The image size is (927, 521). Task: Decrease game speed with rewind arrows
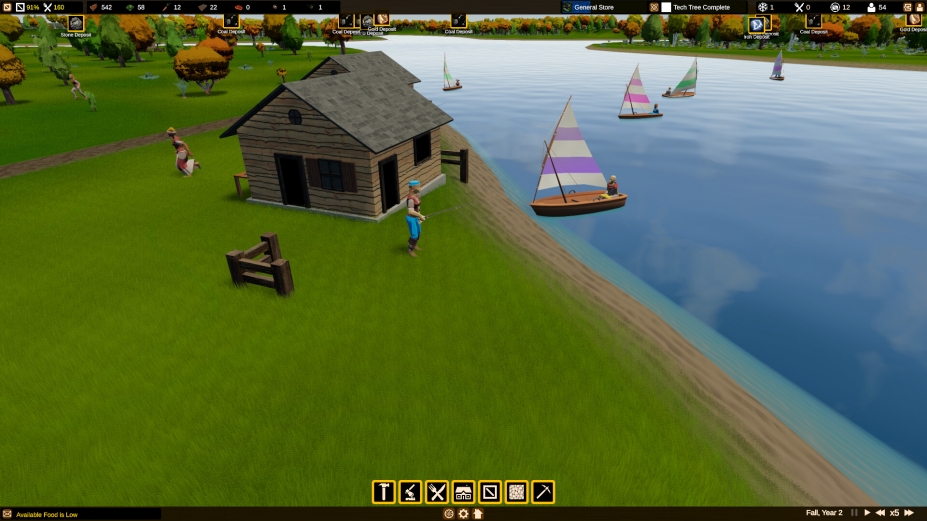click(x=880, y=513)
